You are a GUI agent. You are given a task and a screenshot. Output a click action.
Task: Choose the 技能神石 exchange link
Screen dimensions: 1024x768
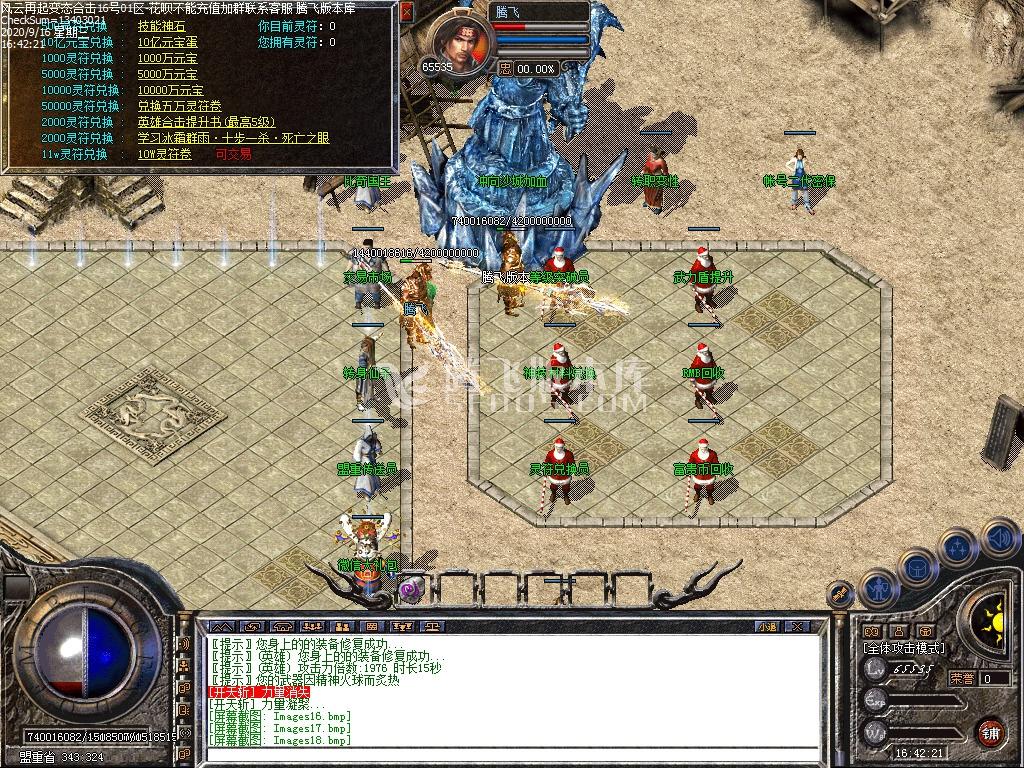pos(161,26)
